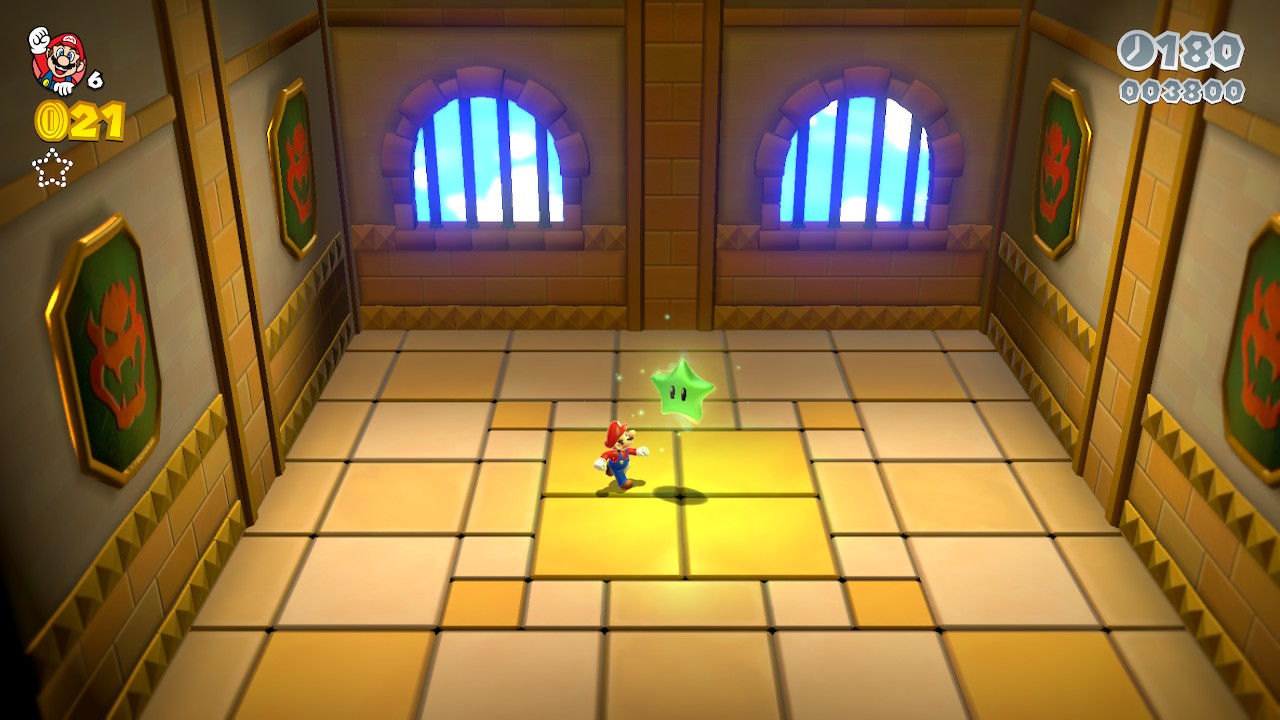Select the empty green star tracker outline
This screenshot has height=720, width=1280.
coord(52,167)
